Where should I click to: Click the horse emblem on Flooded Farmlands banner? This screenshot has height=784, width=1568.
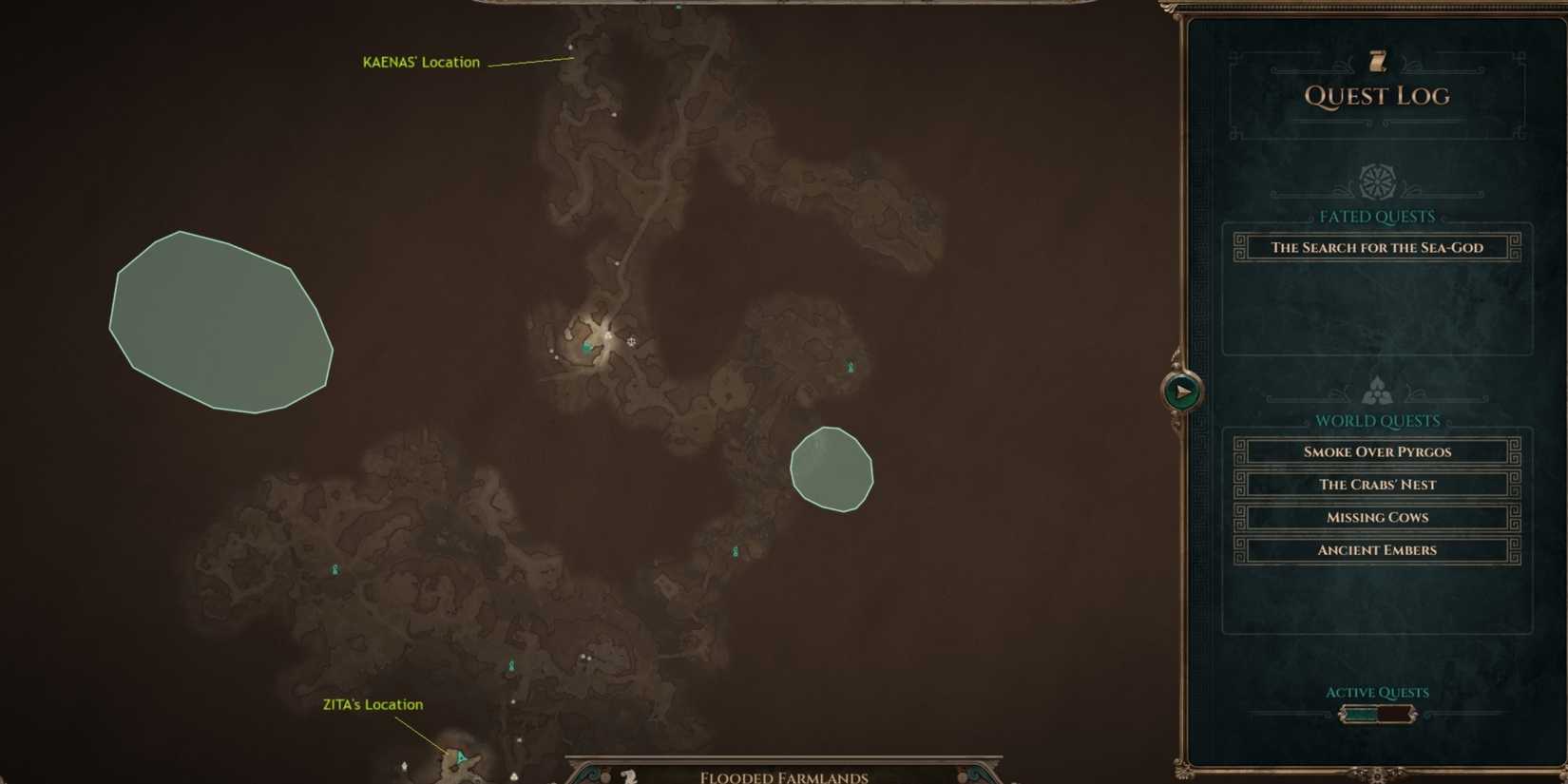[627, 775]
